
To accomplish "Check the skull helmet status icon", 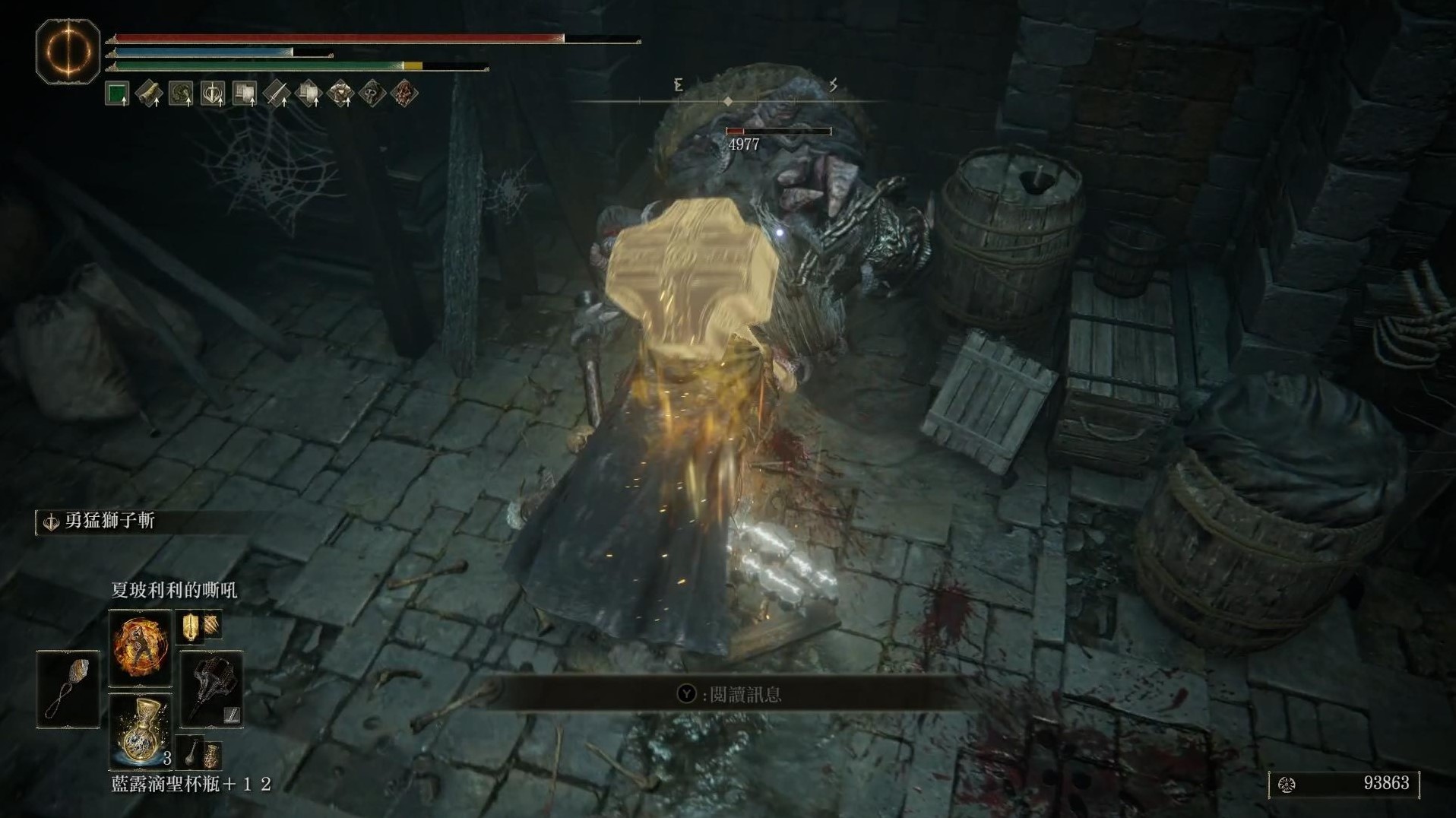I will (372, 94).
